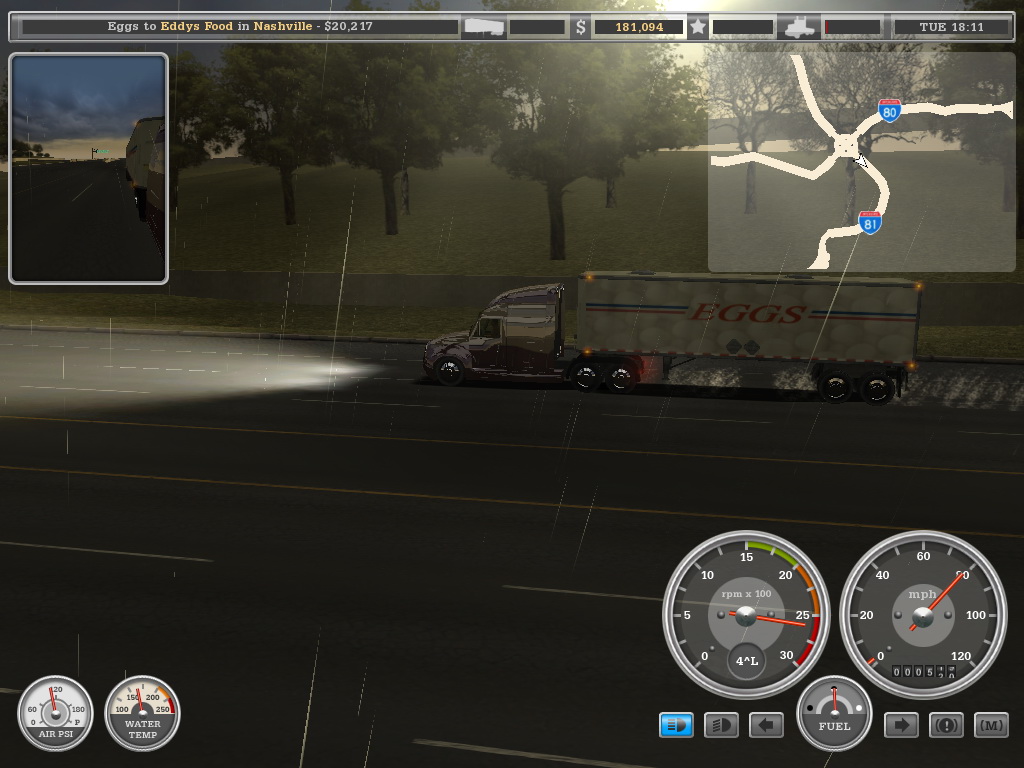Click the rear-view mirror camera panel
Viewport: 1024px width, 768px height.
88,168
